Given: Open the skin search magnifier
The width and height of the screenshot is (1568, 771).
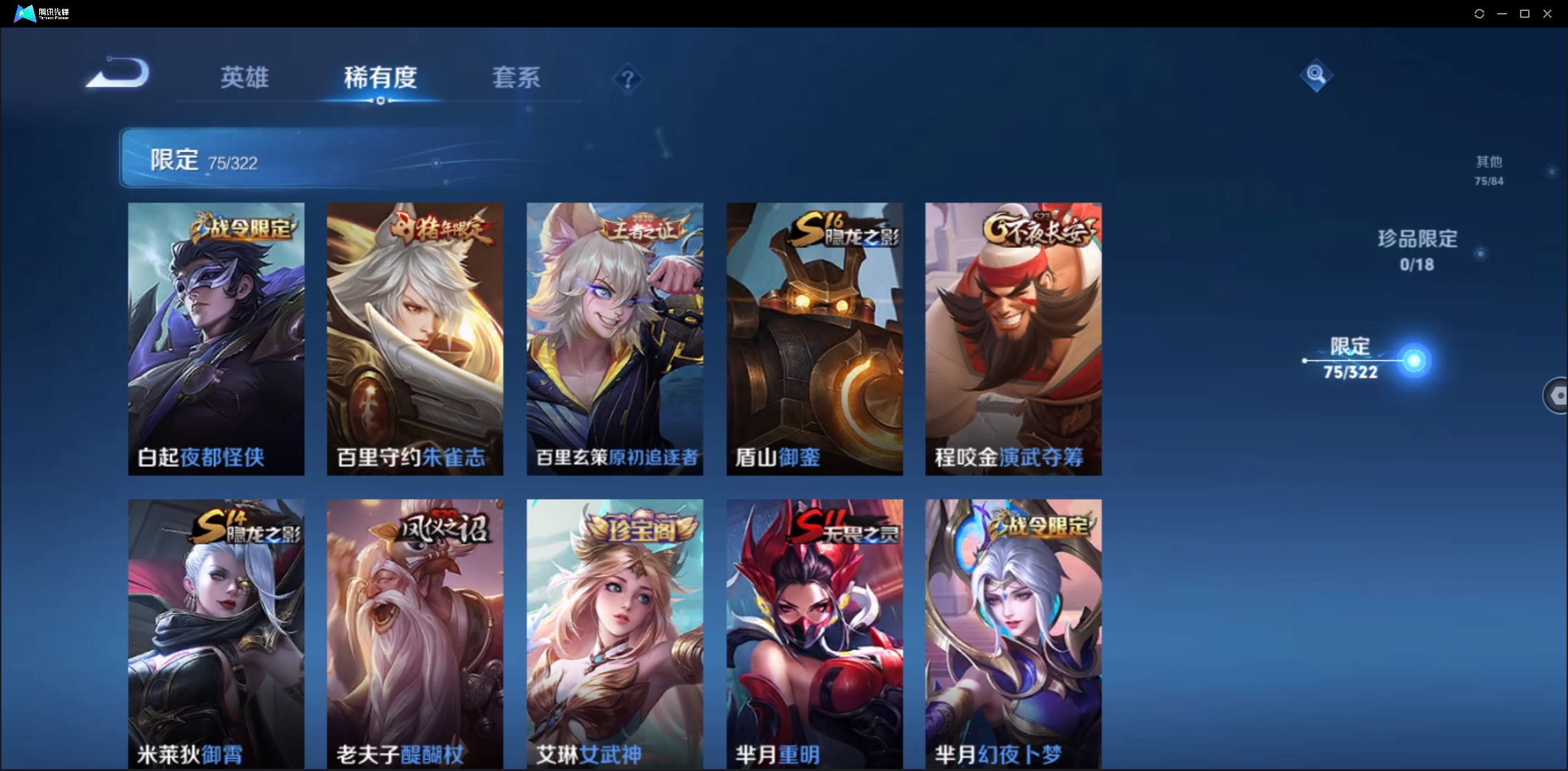Looking at the screenshot, I should coord(1315,74).
